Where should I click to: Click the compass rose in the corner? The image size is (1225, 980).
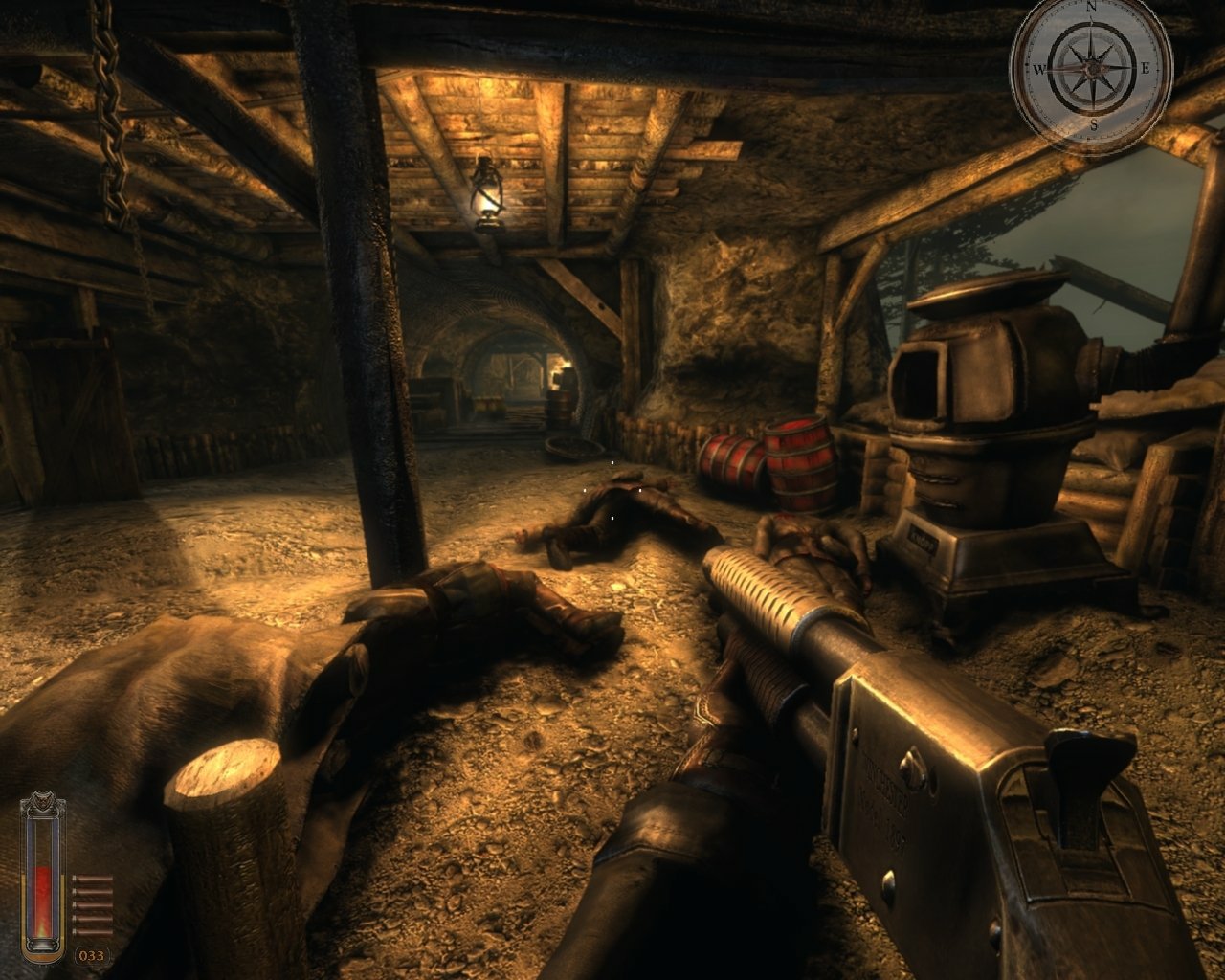pyautogui.click(x=1091, y=67)
